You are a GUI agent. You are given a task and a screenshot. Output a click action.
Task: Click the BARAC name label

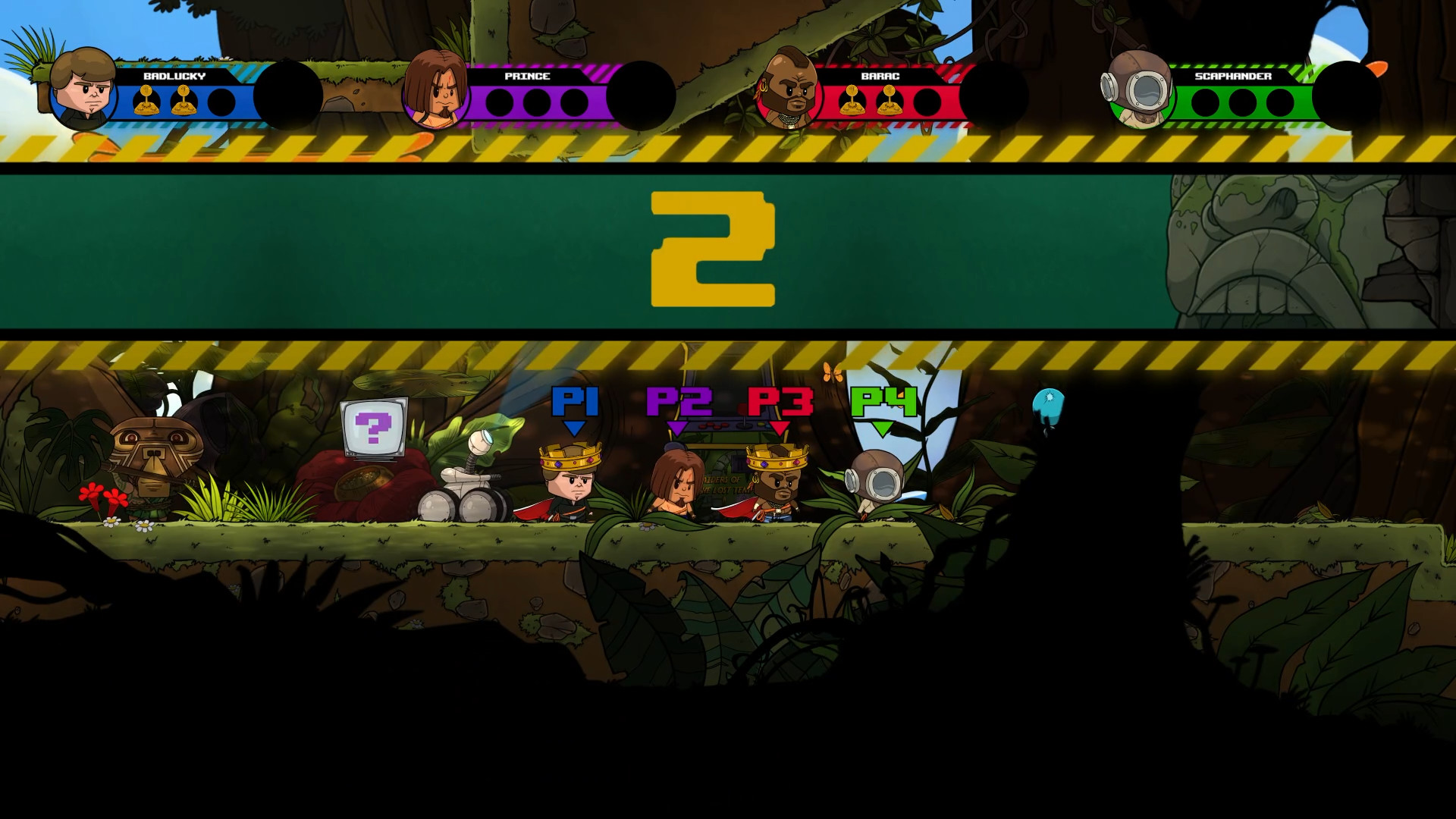pos(880,76)
